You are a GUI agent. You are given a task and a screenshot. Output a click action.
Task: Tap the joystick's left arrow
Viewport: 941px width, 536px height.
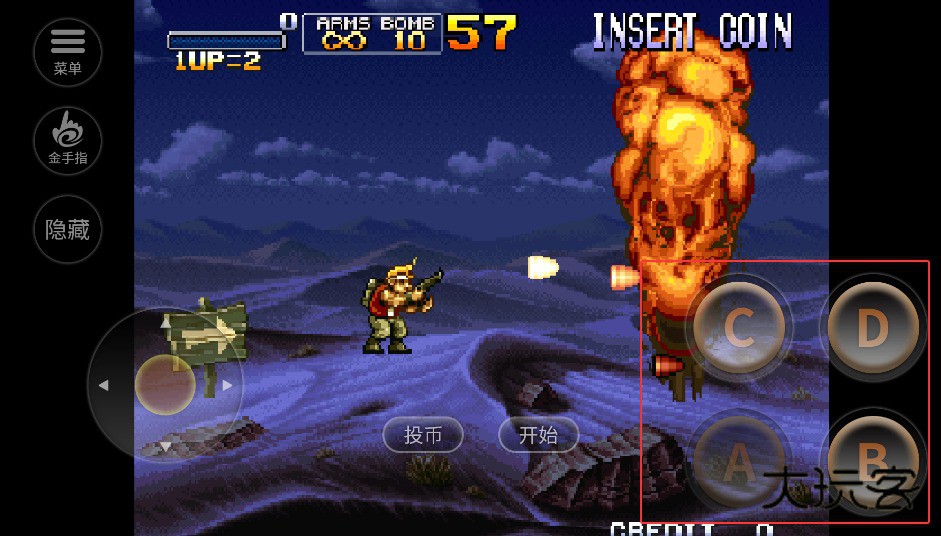[103, 385]
